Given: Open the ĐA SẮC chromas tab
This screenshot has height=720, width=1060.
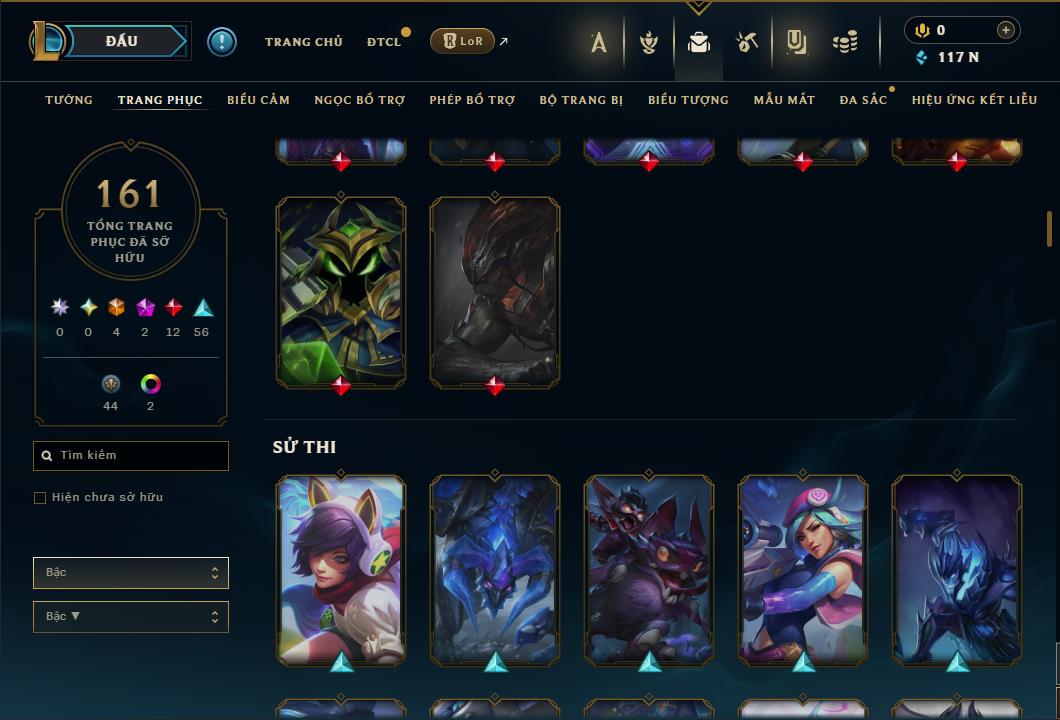Looking at the screenshot, I should [863, 100].
